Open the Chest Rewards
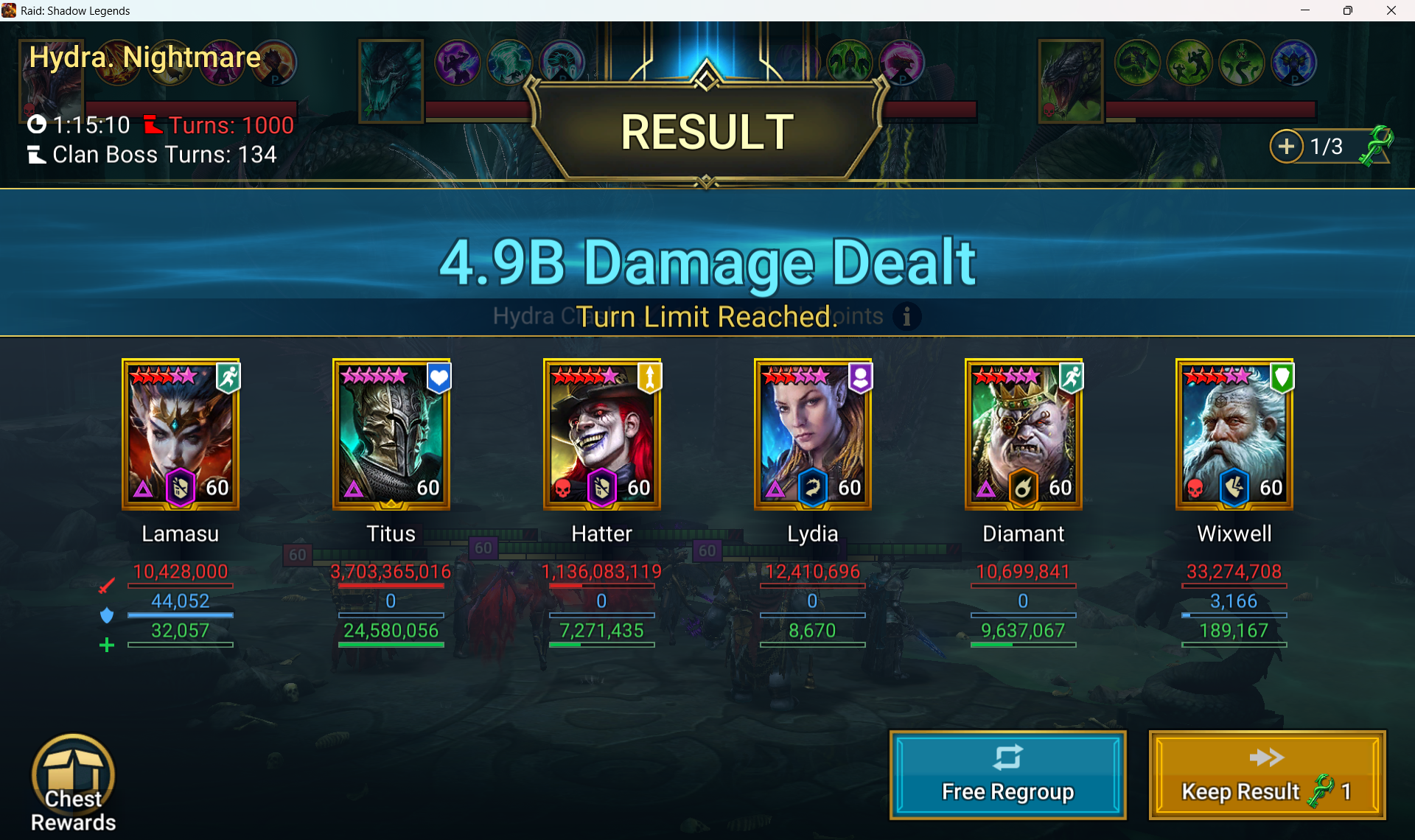1415x840 pixels. [x=73, y=783]
